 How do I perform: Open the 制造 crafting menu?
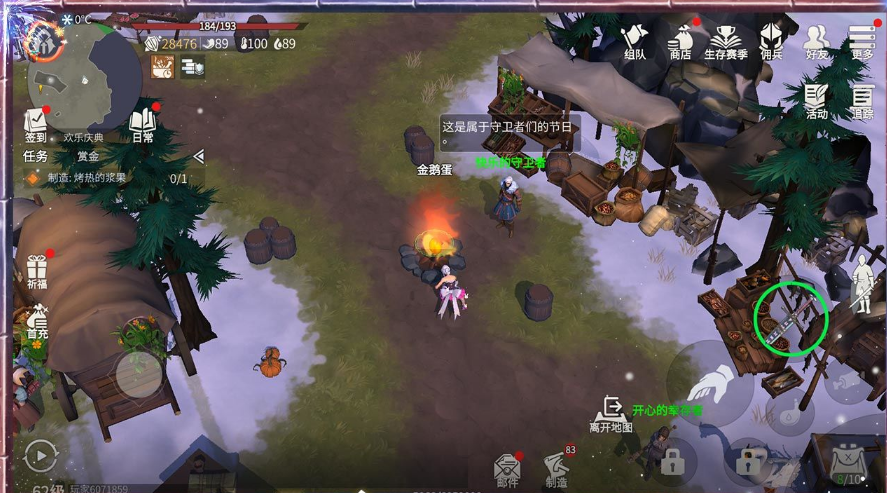pyautogui.click(x=556, y=468)
